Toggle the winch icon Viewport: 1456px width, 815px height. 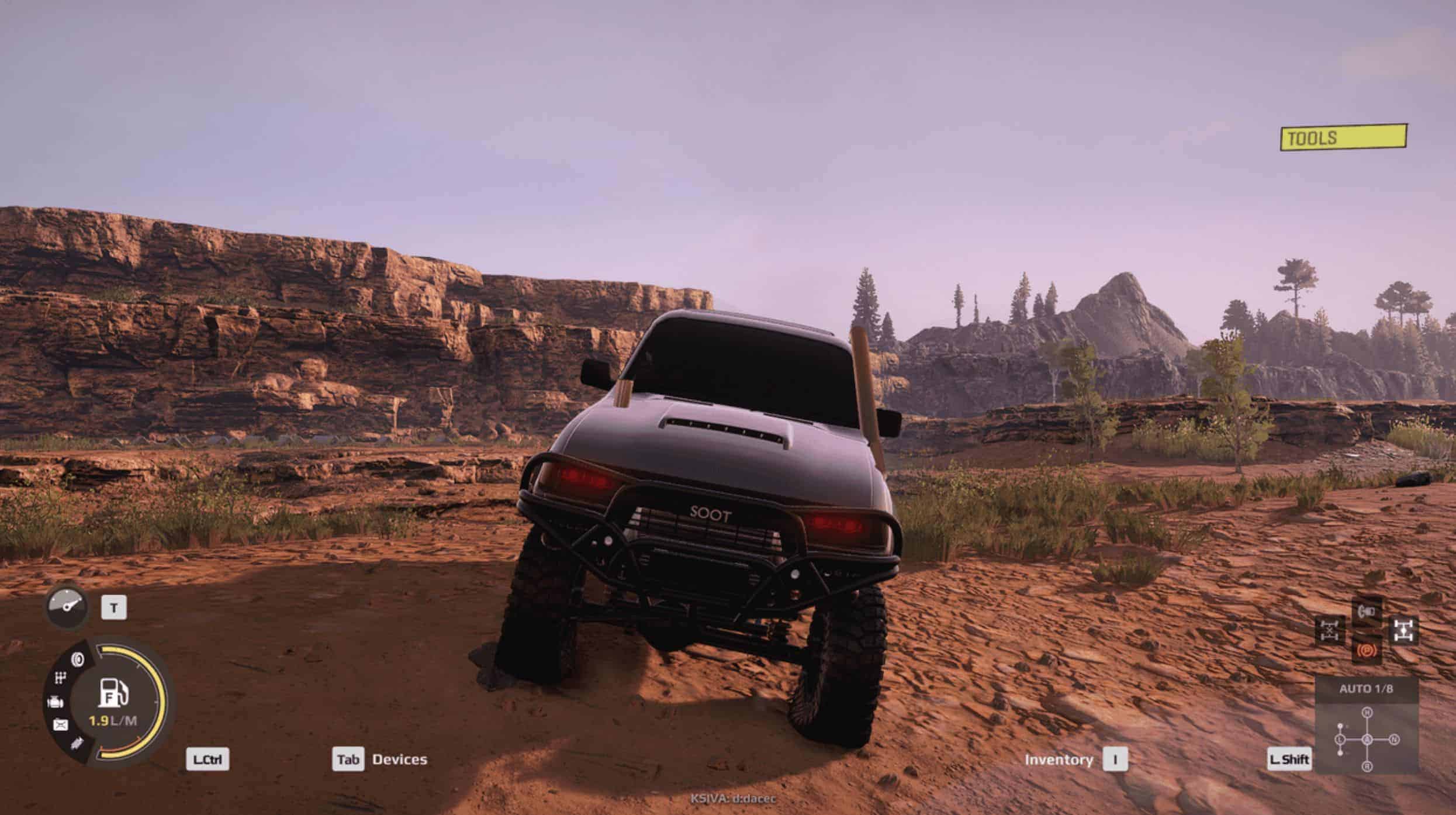pyautogui.click(x=1367, y=612)
